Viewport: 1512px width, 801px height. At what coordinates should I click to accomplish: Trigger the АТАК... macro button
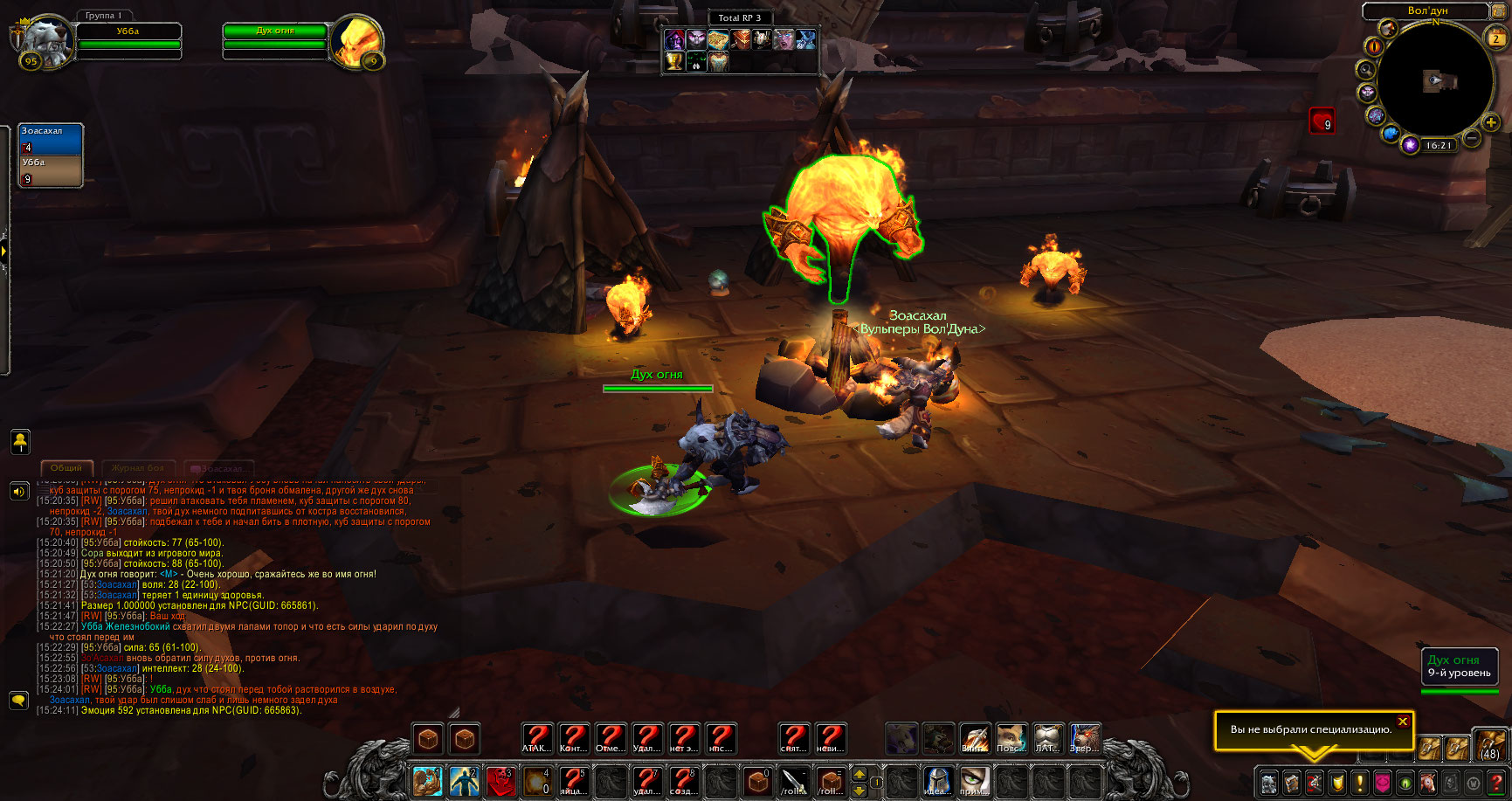(536, 739)
